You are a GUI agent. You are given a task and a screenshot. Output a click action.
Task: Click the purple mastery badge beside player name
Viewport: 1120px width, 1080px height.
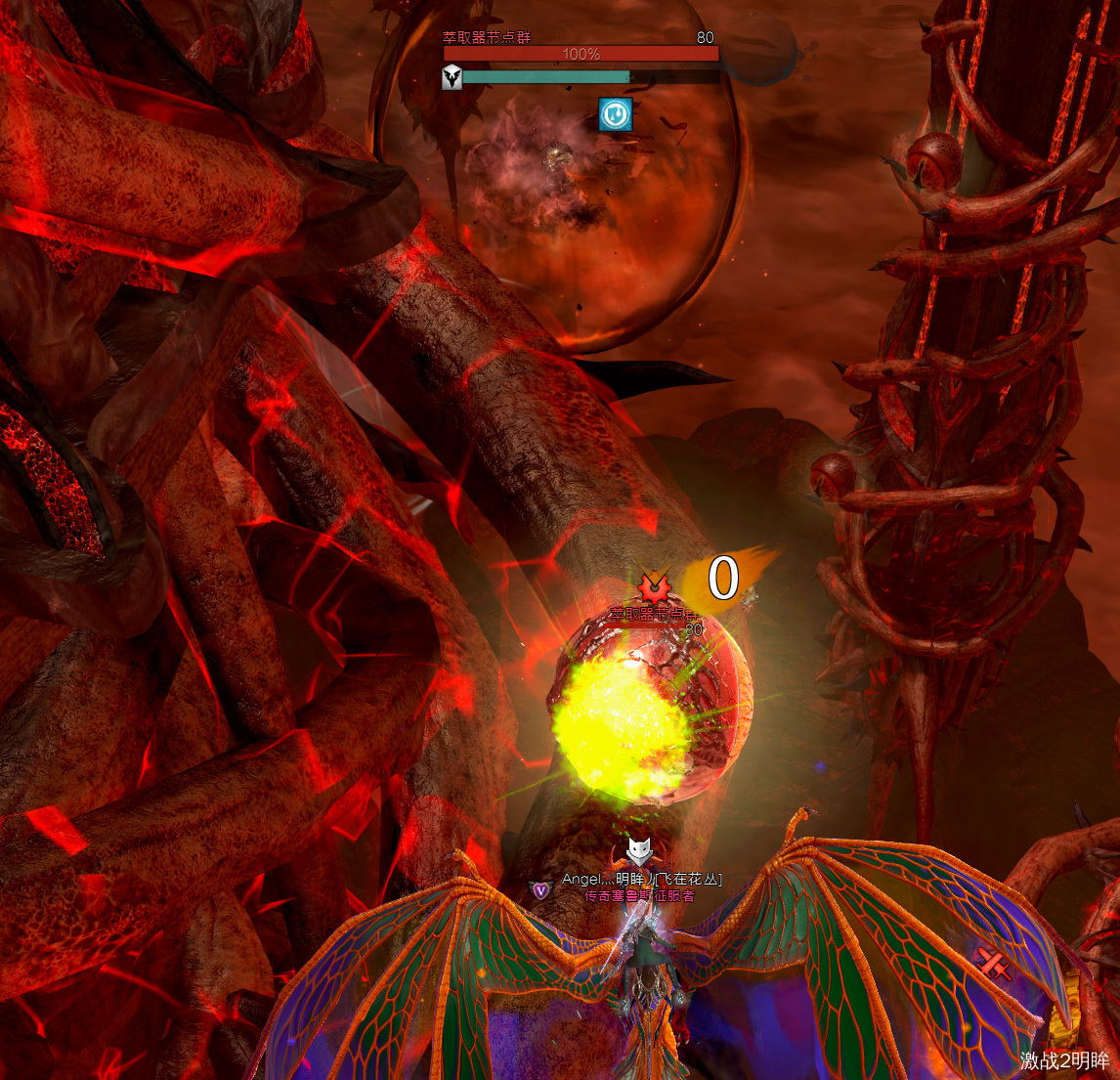point(540,889)
